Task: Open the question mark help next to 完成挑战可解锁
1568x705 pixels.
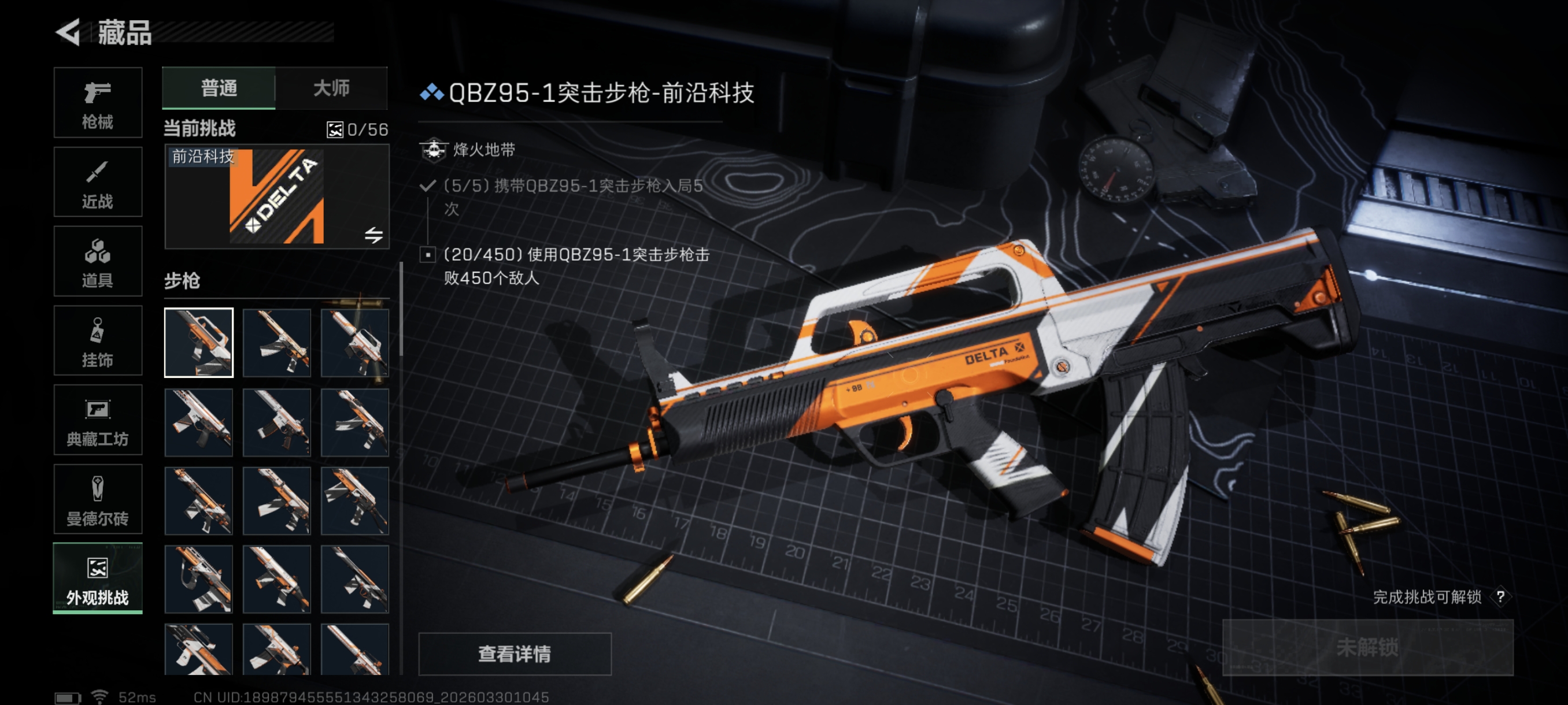Action: (x=1500, y=597)
